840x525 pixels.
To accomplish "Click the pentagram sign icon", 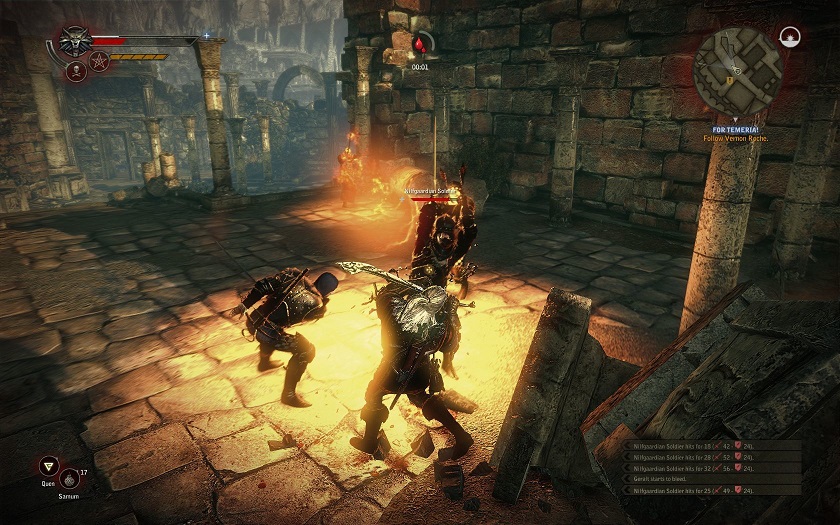I will point(99,63).
